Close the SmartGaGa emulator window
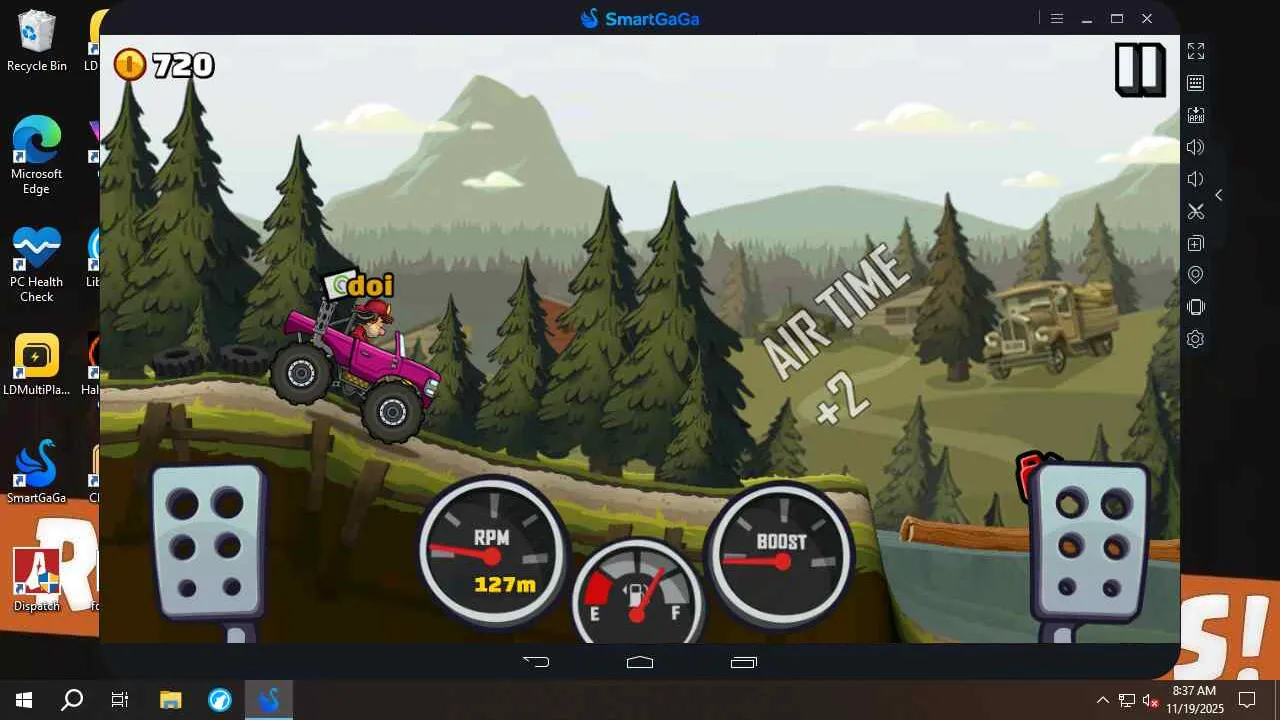 coord(1147,18)
